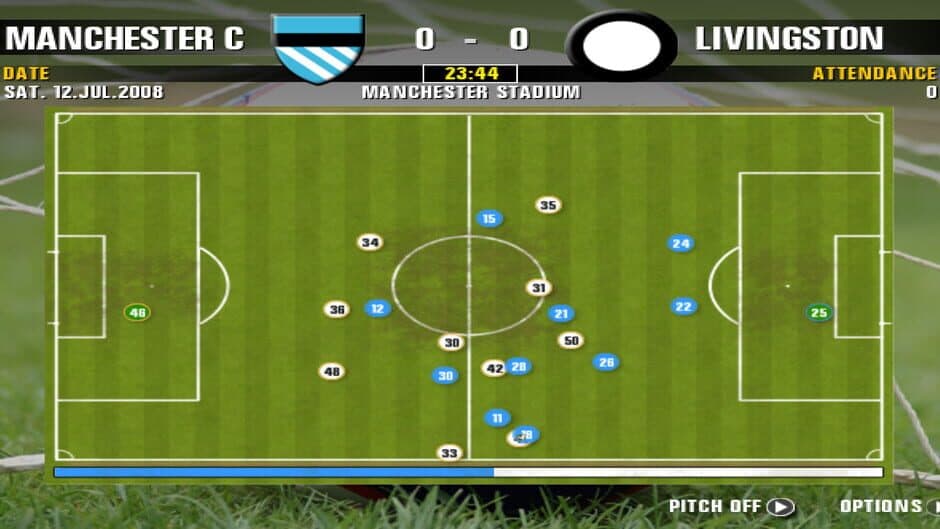Image resolution: width=940 pixels, height=529 pixels.
Task: Select goalkeeper number 25 on the pitch
Action: click(819, 313)
